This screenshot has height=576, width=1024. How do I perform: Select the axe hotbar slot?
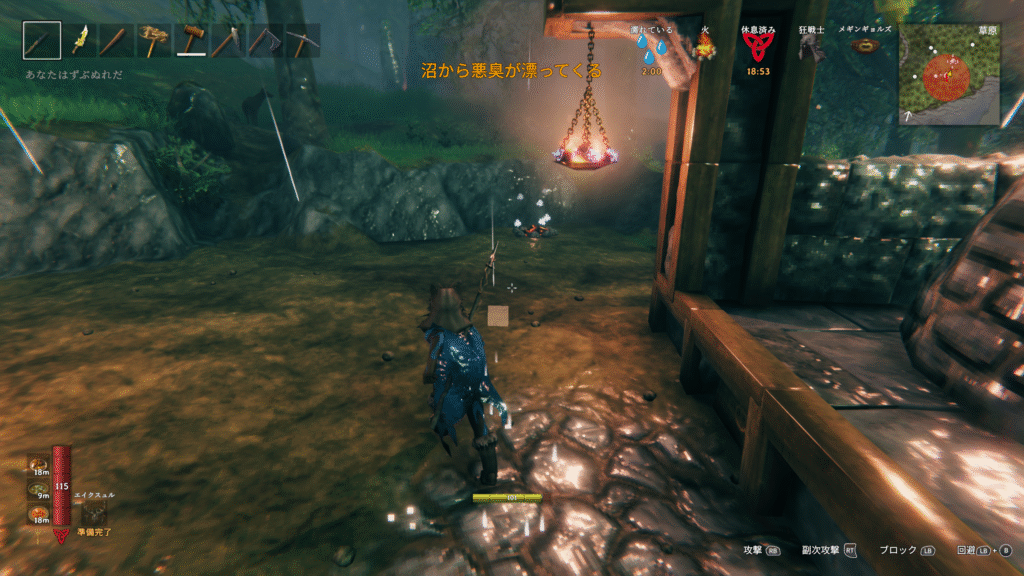pos(227,41)
